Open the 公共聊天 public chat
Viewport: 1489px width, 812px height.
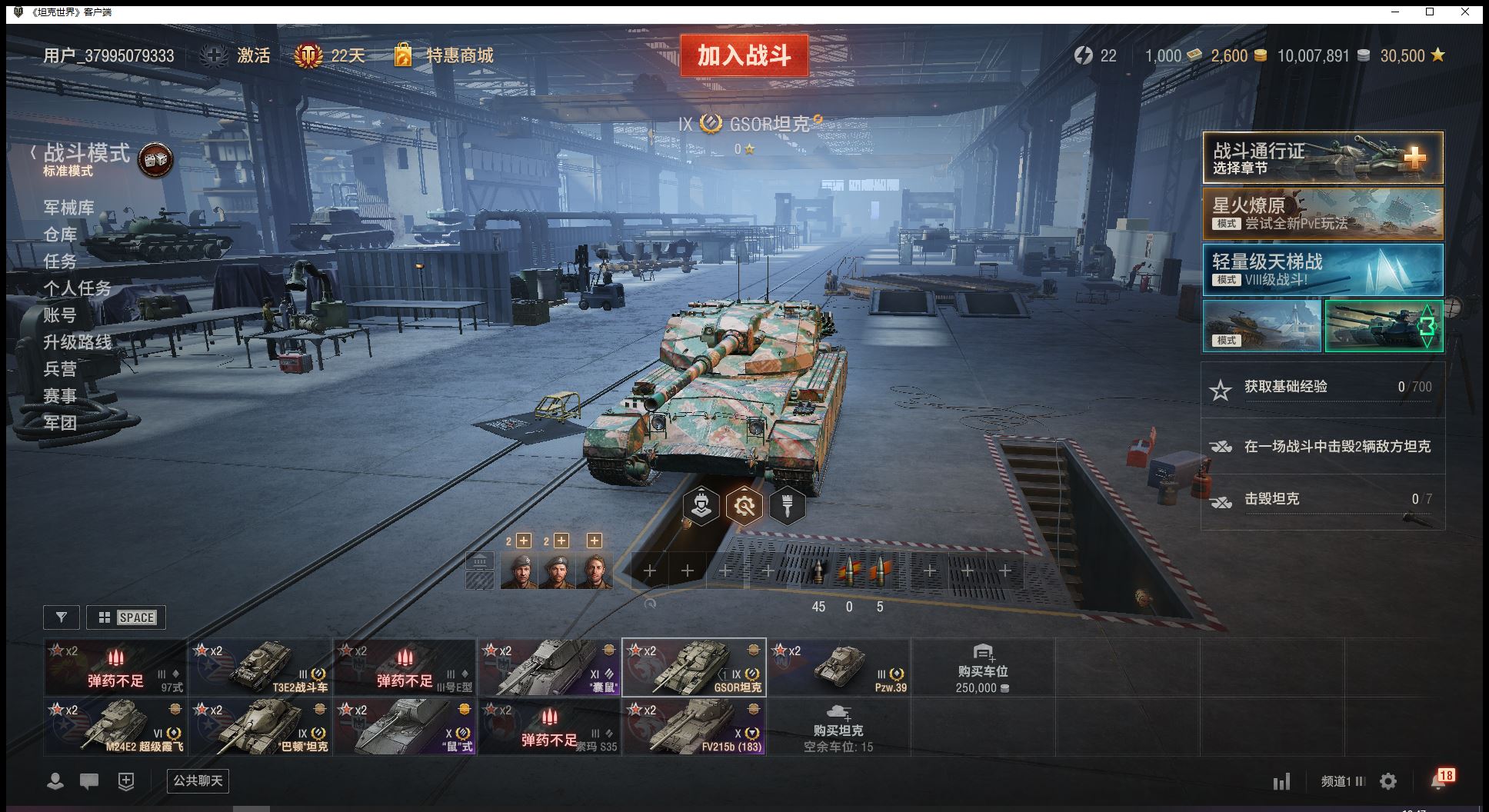[198, 781]
